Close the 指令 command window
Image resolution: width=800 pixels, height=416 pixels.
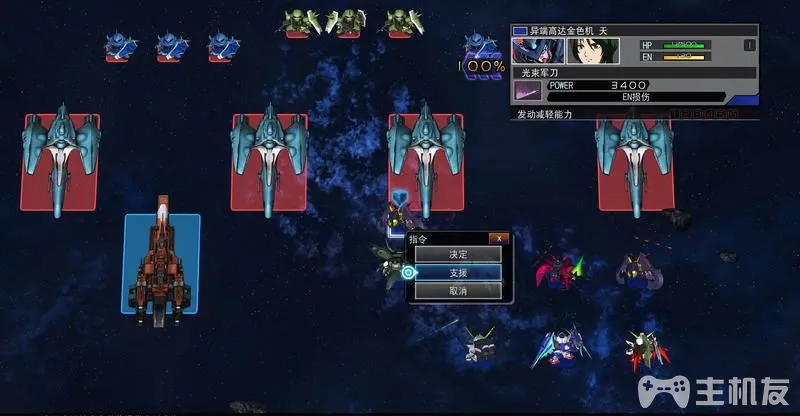click(x=498, y=238)
